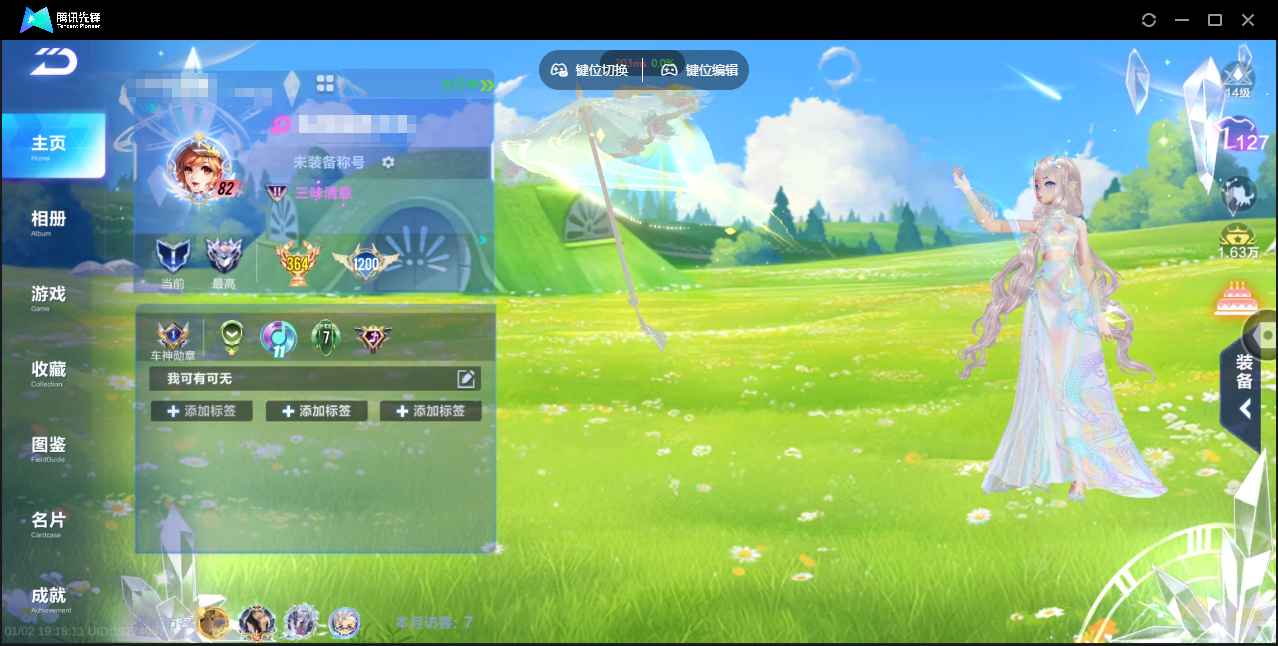
Task: Open the title settings gear
Action: pyautogui.click(x=388, y=162)
